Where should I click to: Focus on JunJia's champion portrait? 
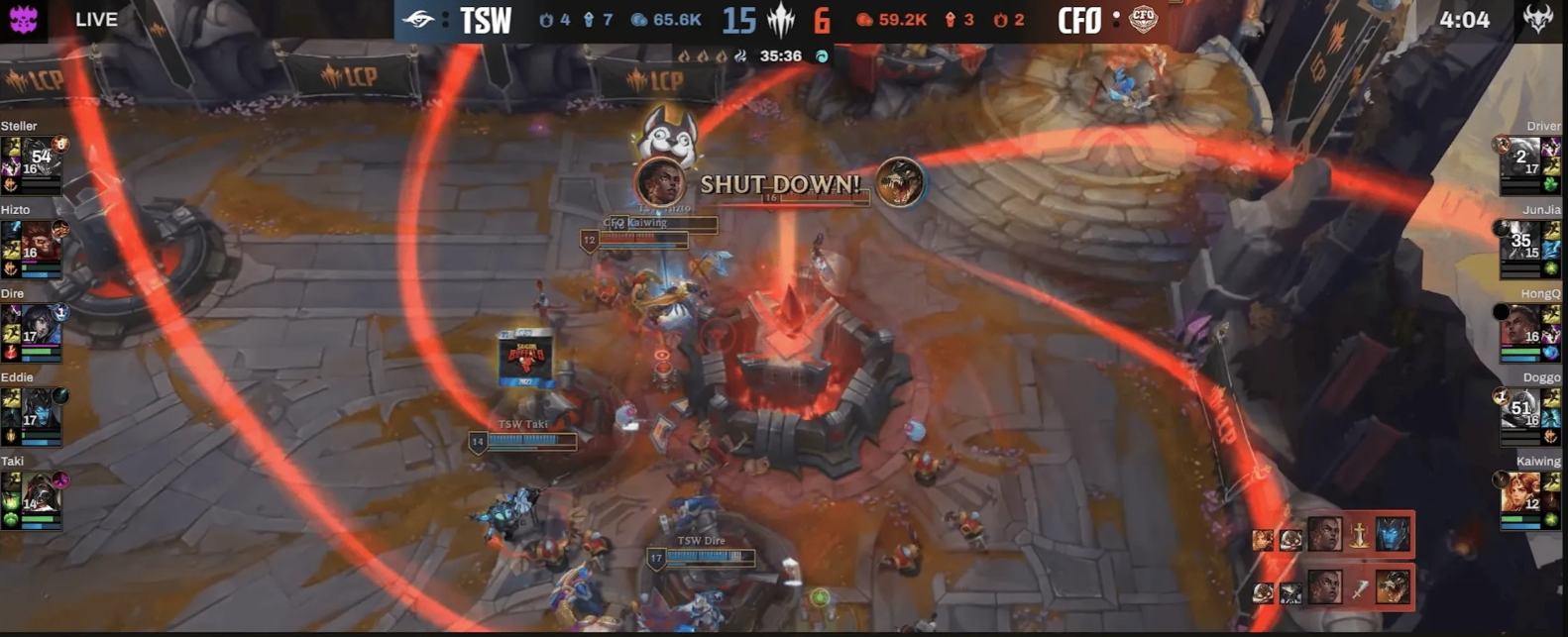tap(1521, 242)
